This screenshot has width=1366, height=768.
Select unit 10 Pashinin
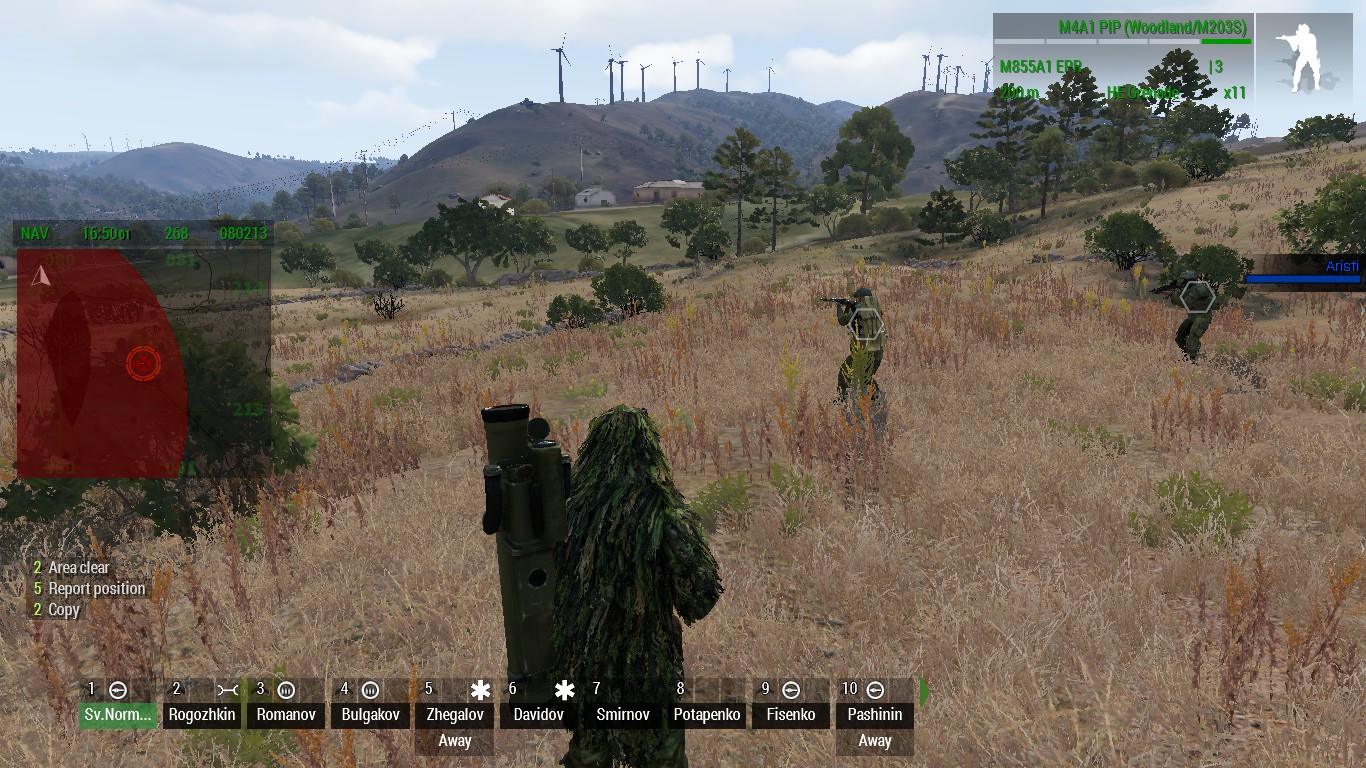[x=875, y=714]
